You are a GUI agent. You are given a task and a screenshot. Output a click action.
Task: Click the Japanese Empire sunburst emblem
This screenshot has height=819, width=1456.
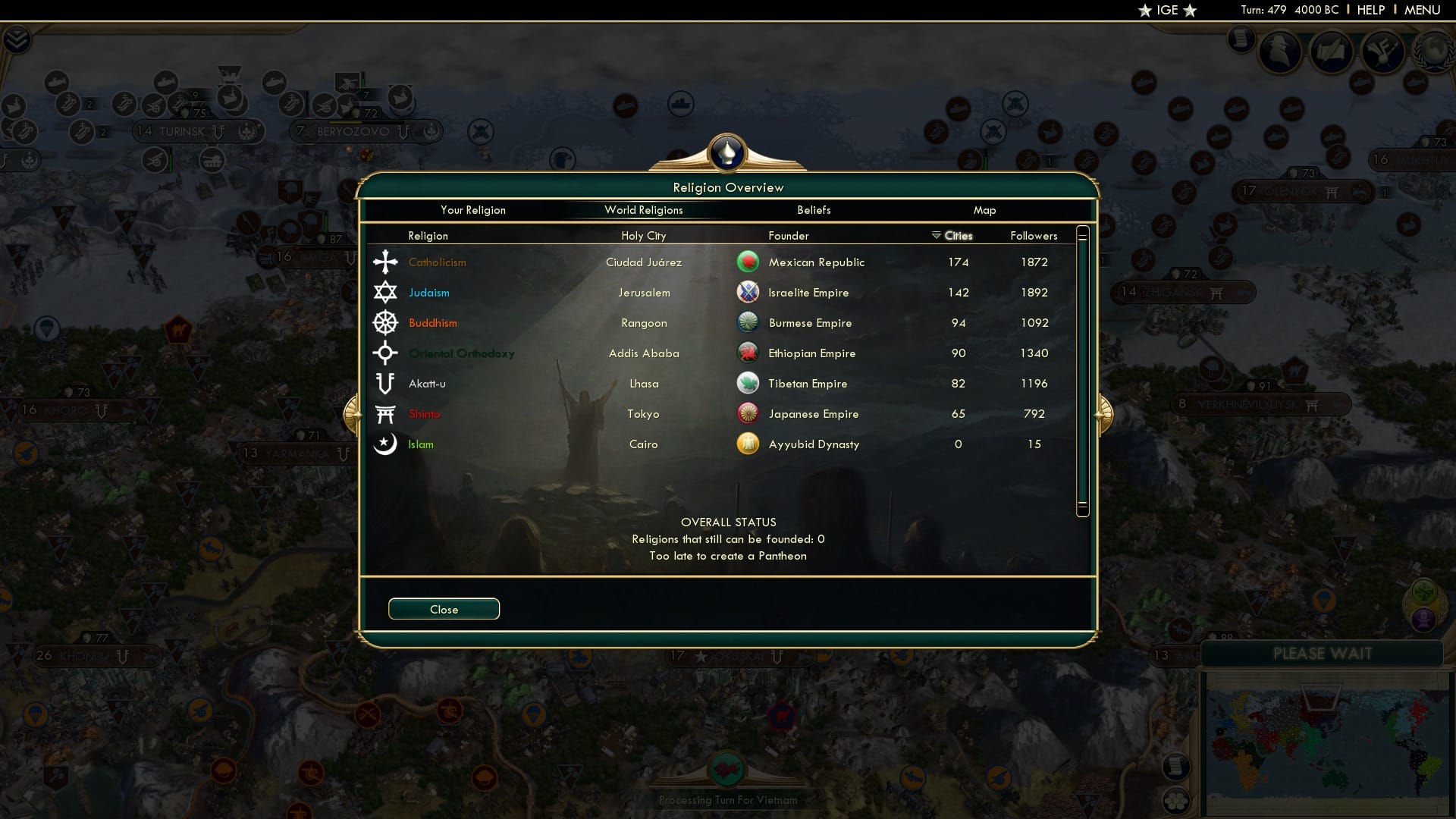[748, 413]
